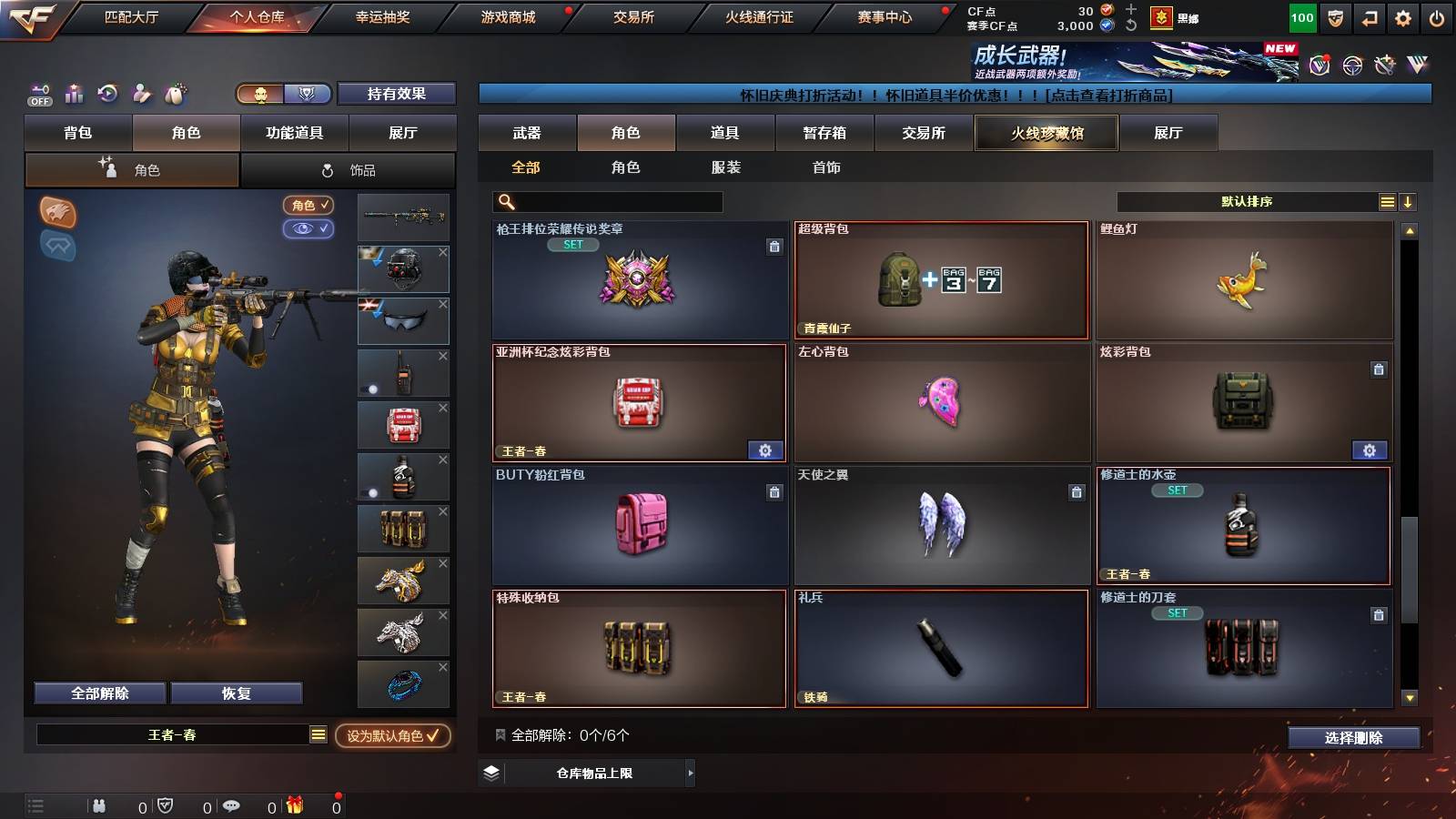
Task: Click the power exit icon in top corner
Action: (x=1437, y=16)
